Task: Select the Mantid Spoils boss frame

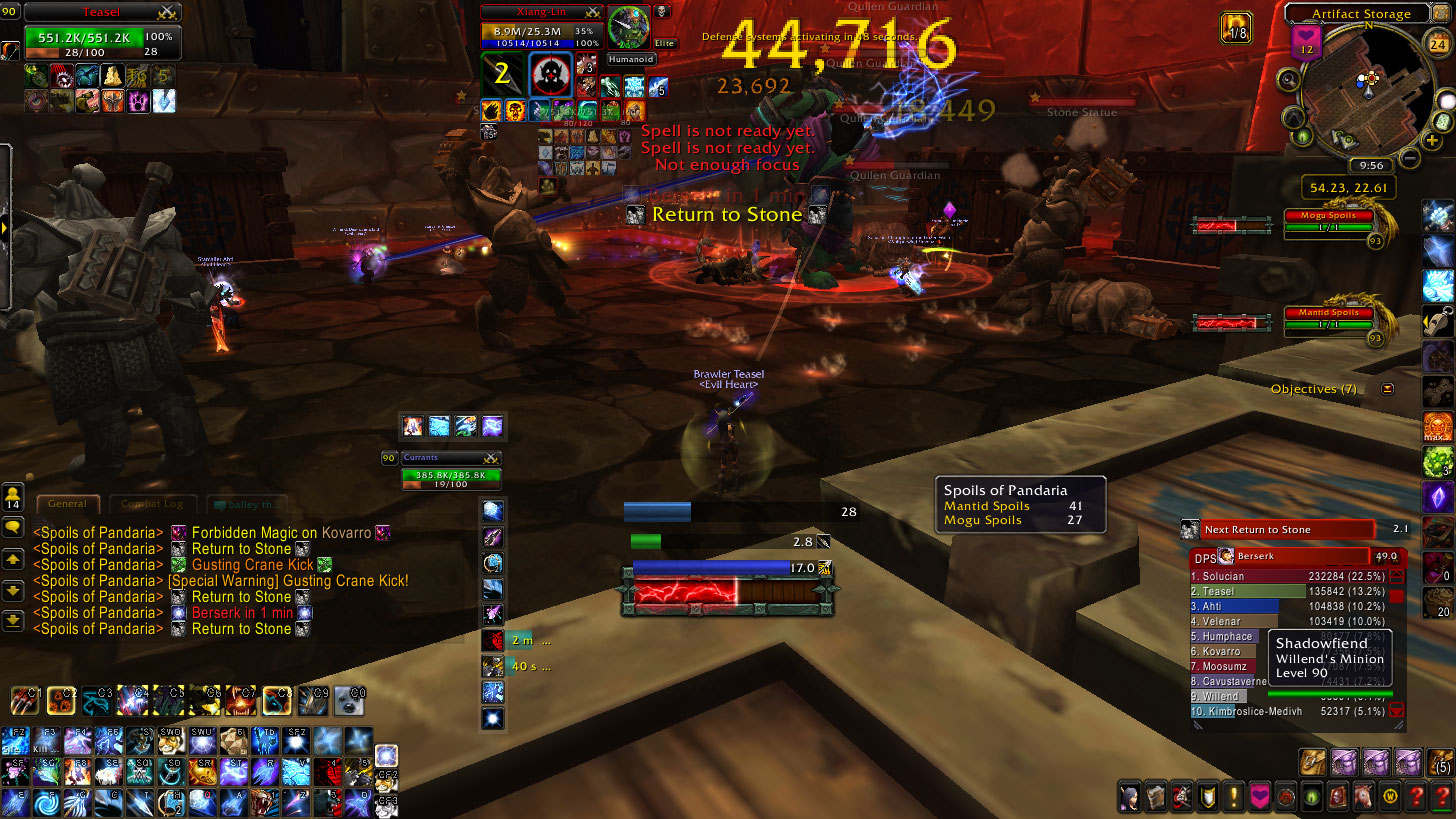Action: coord(1329,318)
